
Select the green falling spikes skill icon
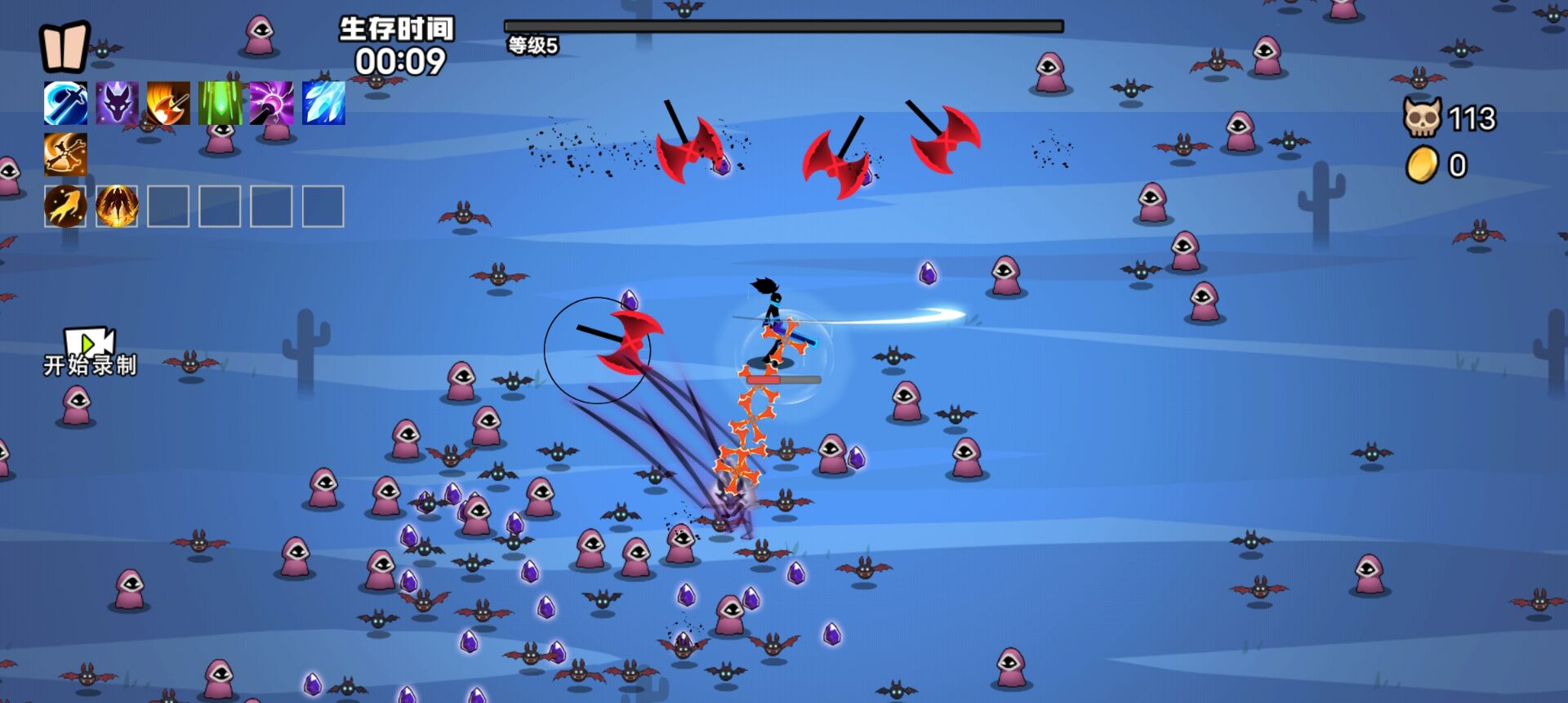point(220,104)
